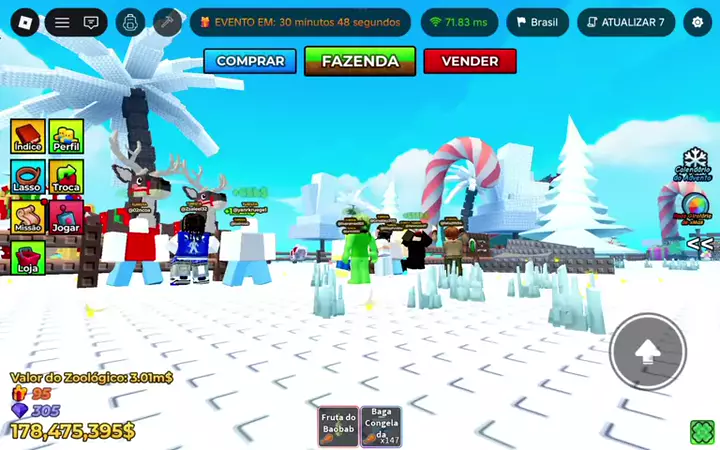Open the Calendário do Advento snowflake
Screen dimensions: 720x450
(696, 163)
